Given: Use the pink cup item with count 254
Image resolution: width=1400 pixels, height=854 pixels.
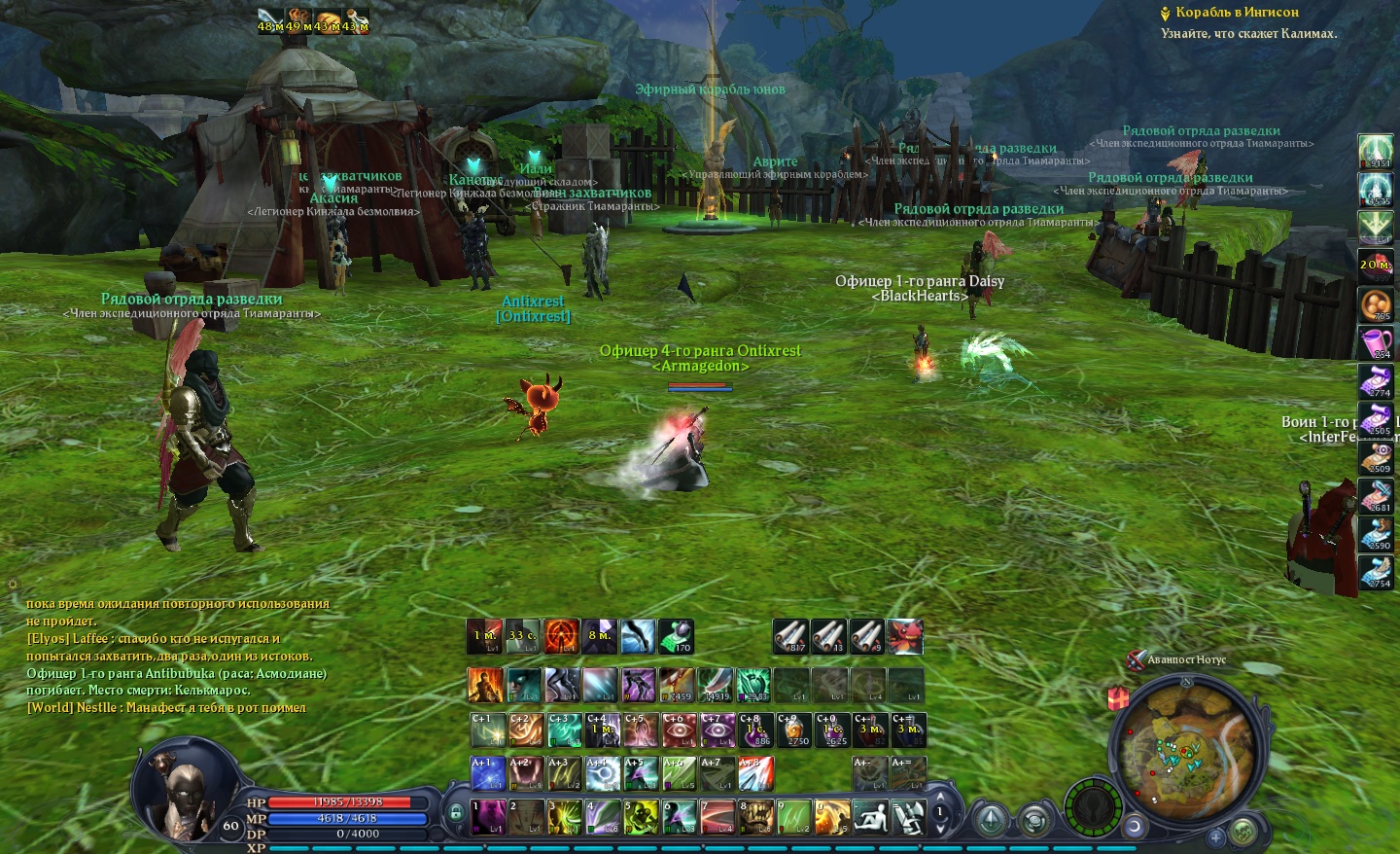Looking at the screenshot, I should 1376,342.
